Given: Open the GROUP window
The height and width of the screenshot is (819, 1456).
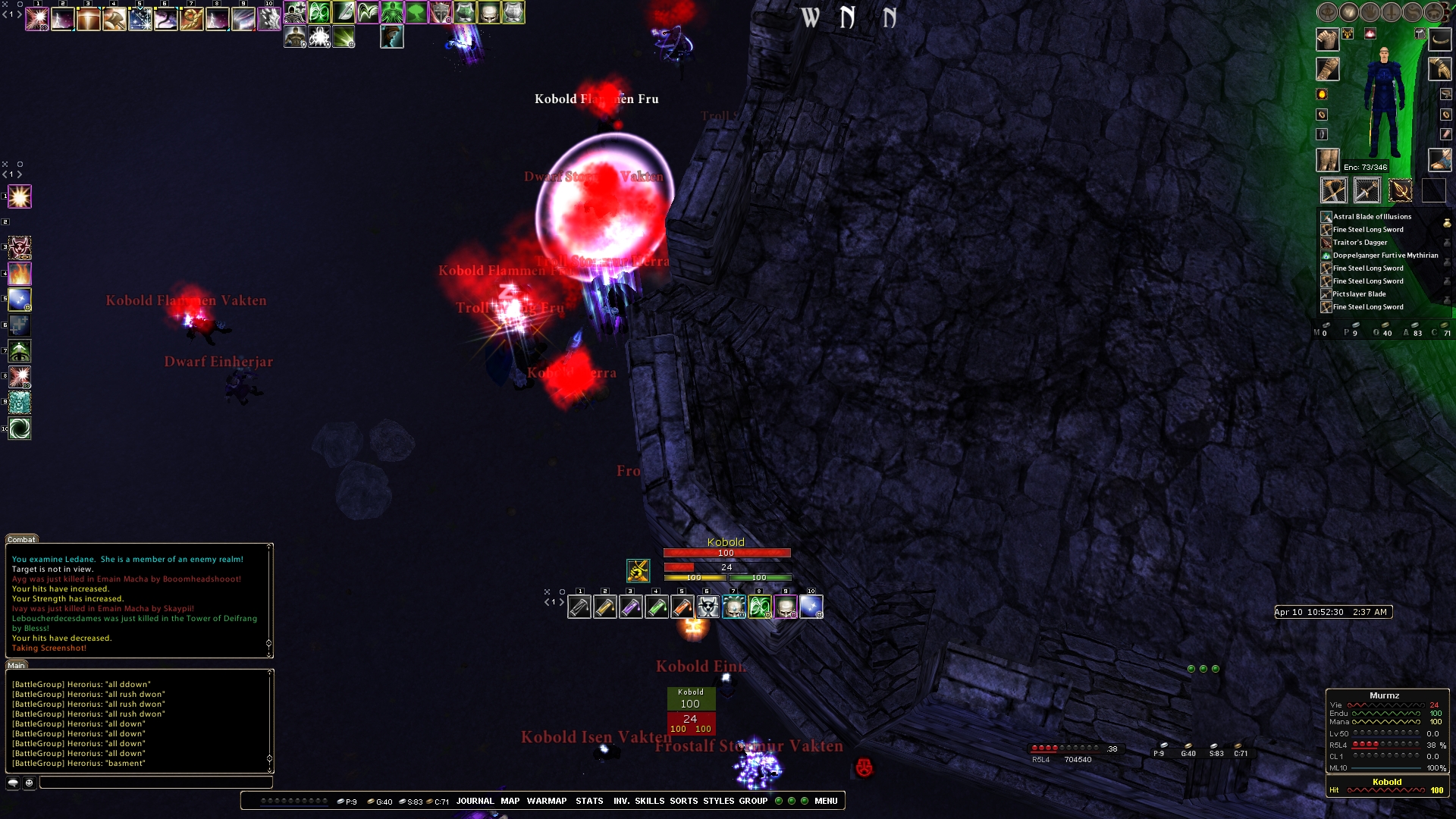Looking at the screenshot, I should coord(754,801).
